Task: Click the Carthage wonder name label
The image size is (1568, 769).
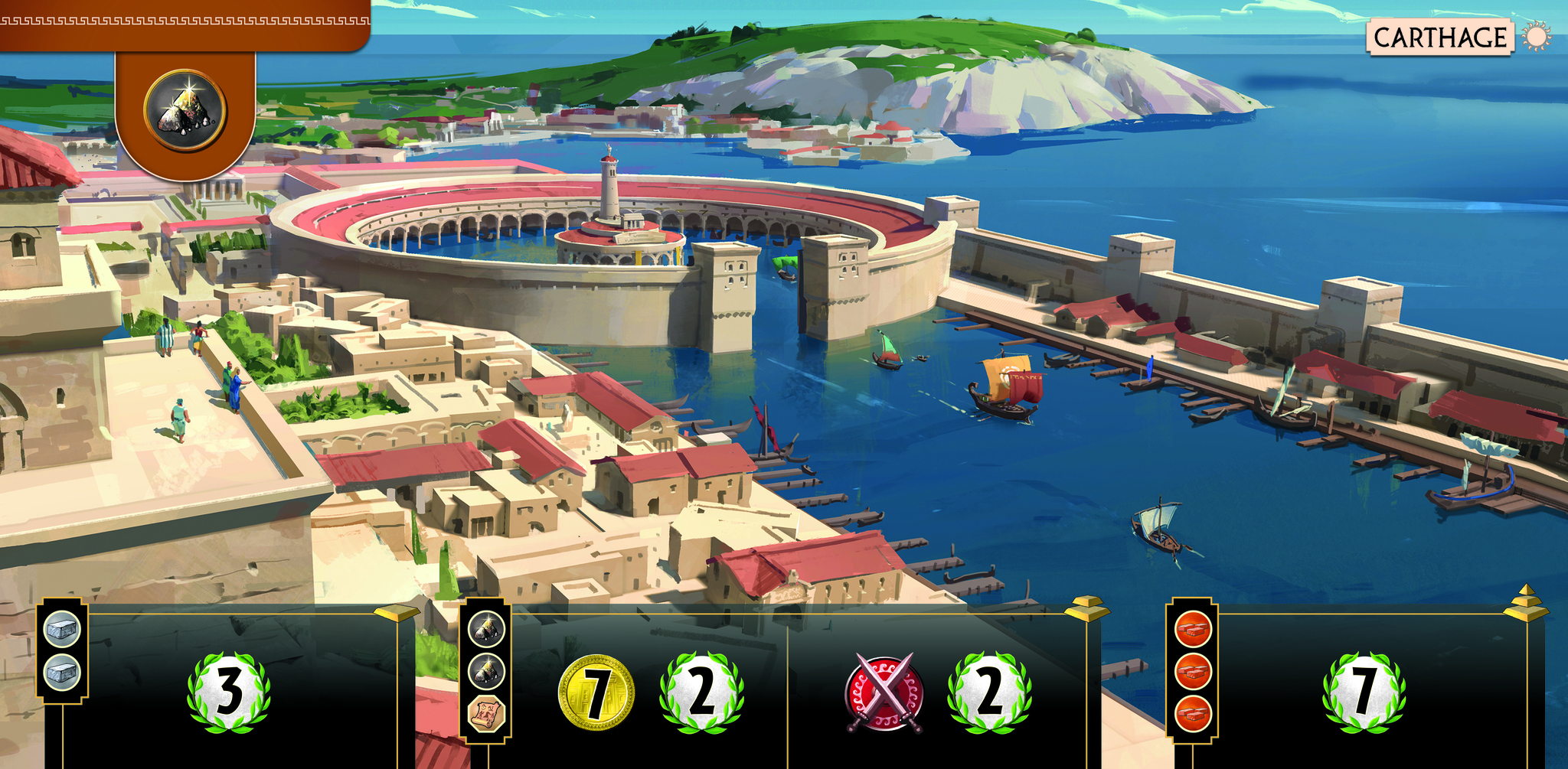Action: [1439, 37]
